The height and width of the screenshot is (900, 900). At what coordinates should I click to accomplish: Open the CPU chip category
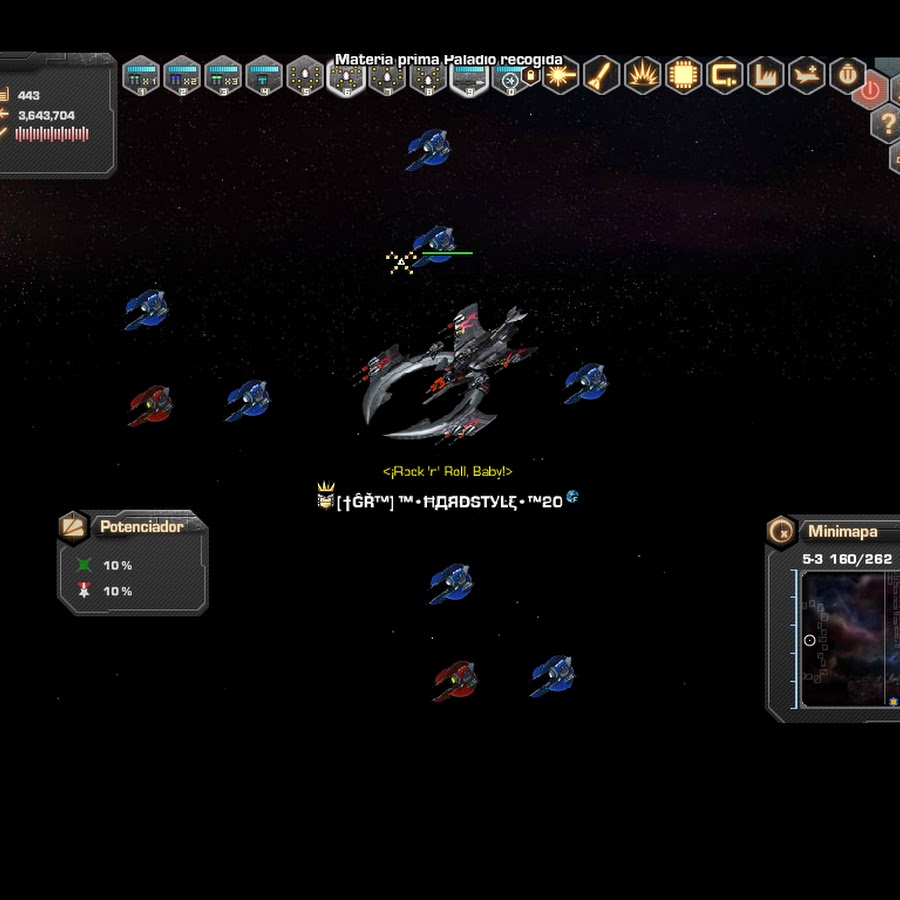tap(683, 75)
